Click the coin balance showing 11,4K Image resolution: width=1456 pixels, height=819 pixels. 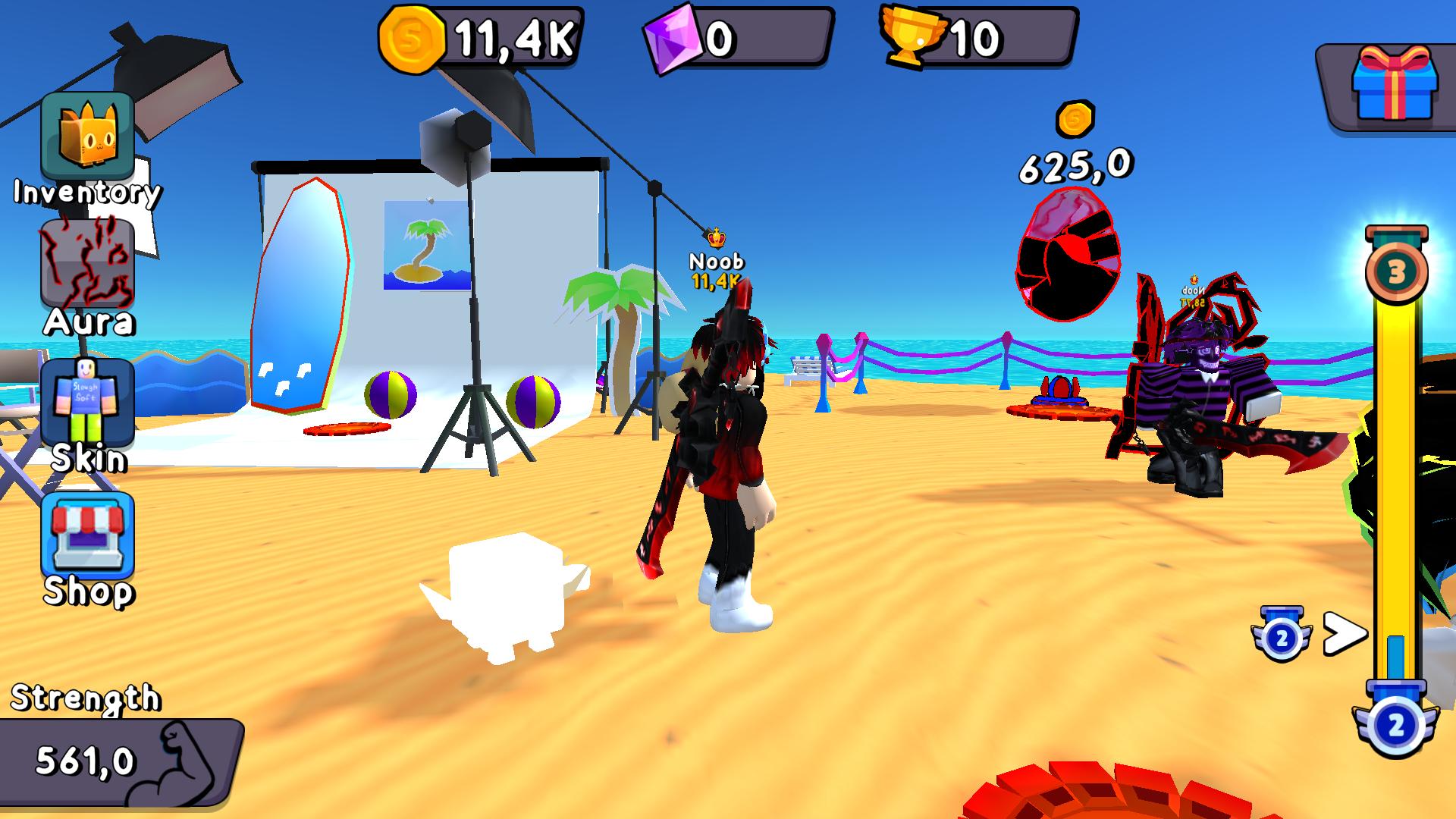coord(512,34)
